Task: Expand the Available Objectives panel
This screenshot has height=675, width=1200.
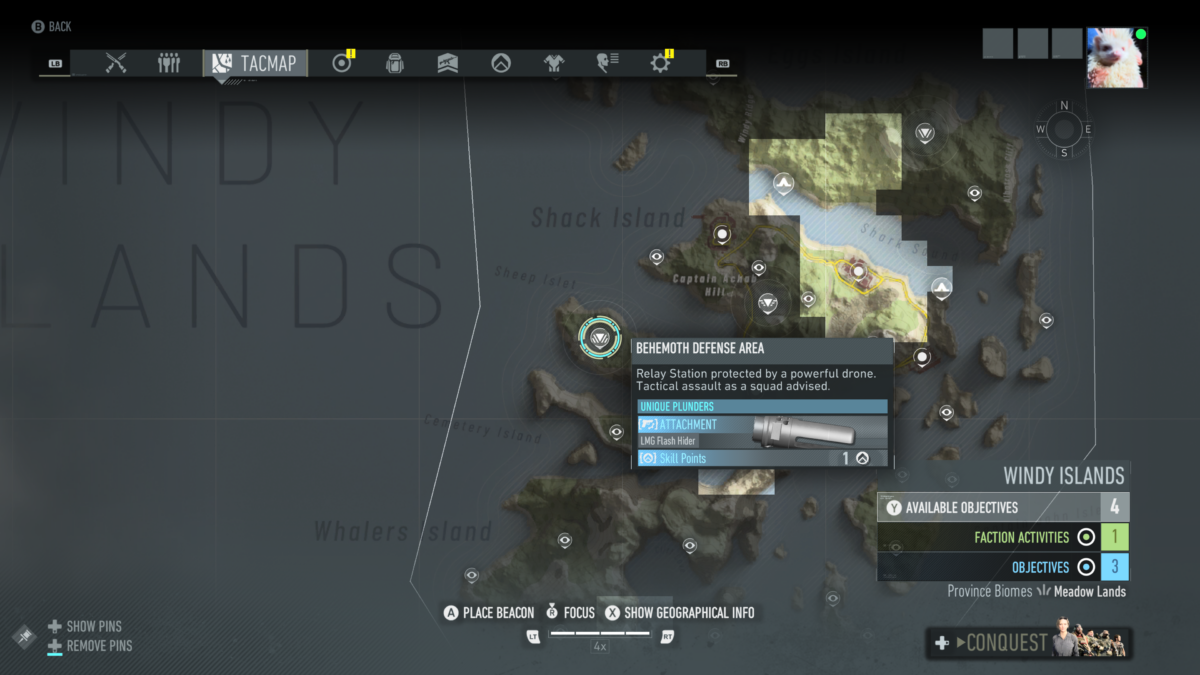Action: [x=1003, y=507]
